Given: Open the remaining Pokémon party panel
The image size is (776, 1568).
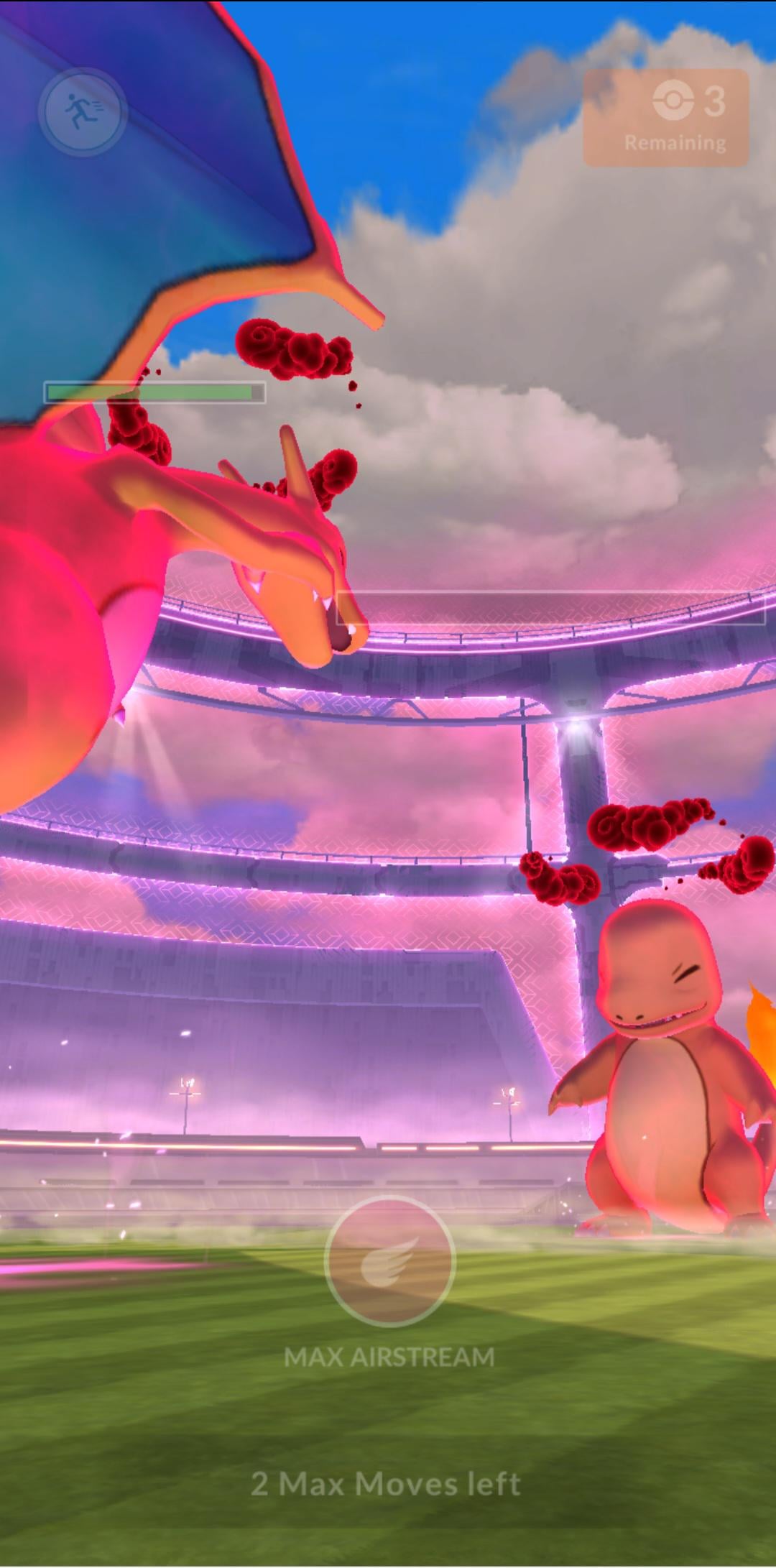Looking at the screenshot, I should (665, 118).
